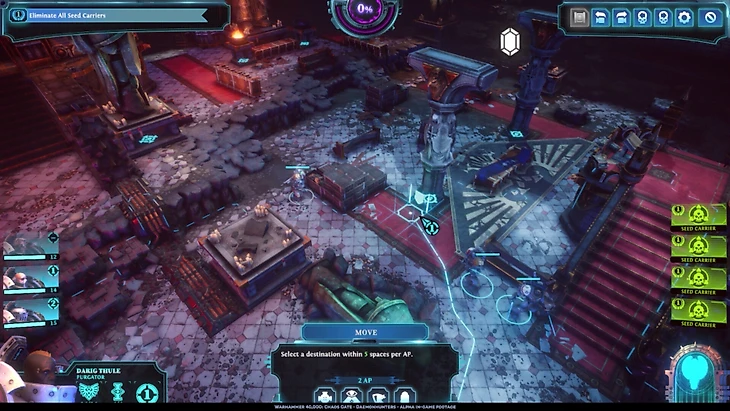Click the action point counter icon showing 1
This screenshot has height=411, width=730.
point(148,393)
